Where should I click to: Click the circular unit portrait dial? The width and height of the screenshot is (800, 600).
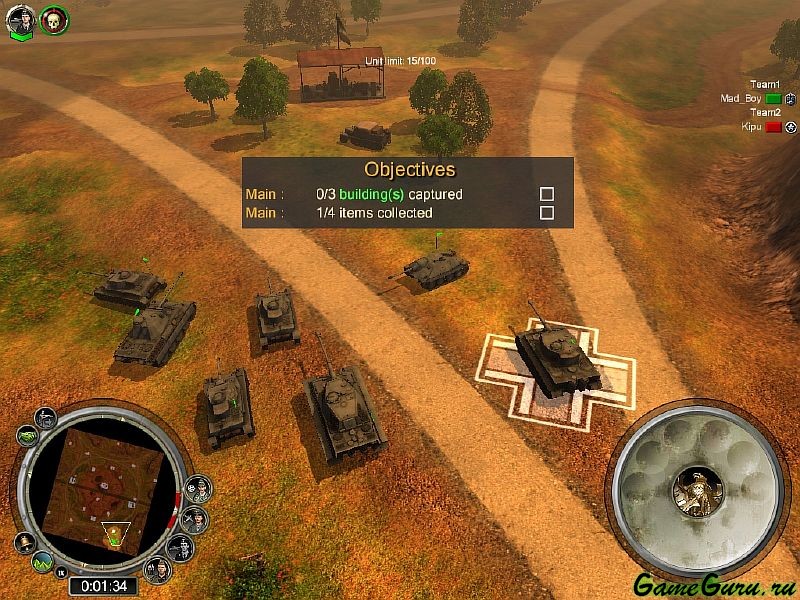point(696,487)
